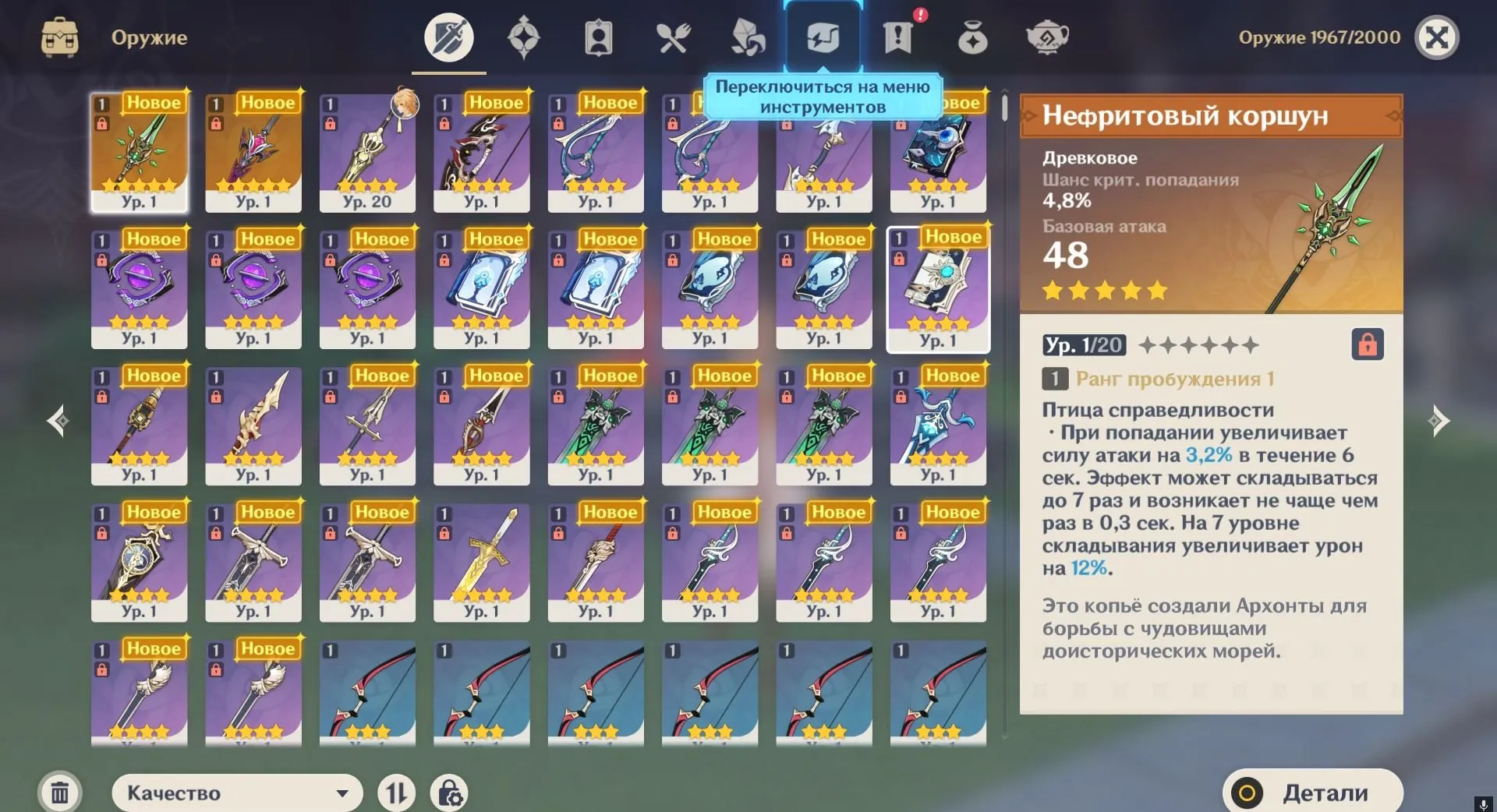Select the level 20 weapon thumbnail

click(367, 152)
